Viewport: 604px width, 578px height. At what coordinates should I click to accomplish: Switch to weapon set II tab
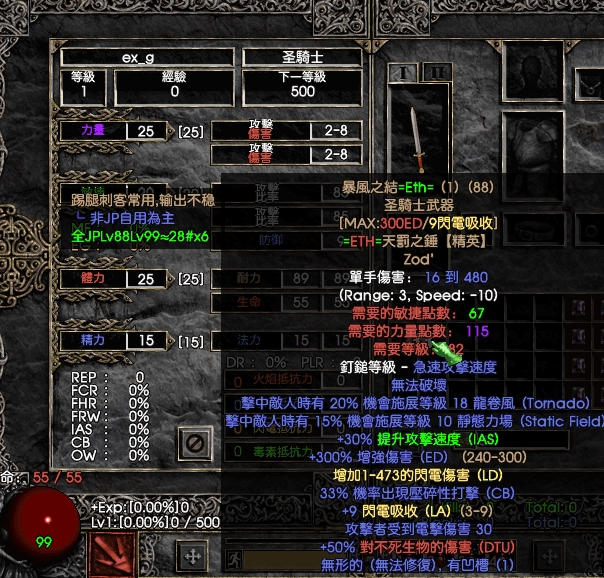[x=436, y=72]
